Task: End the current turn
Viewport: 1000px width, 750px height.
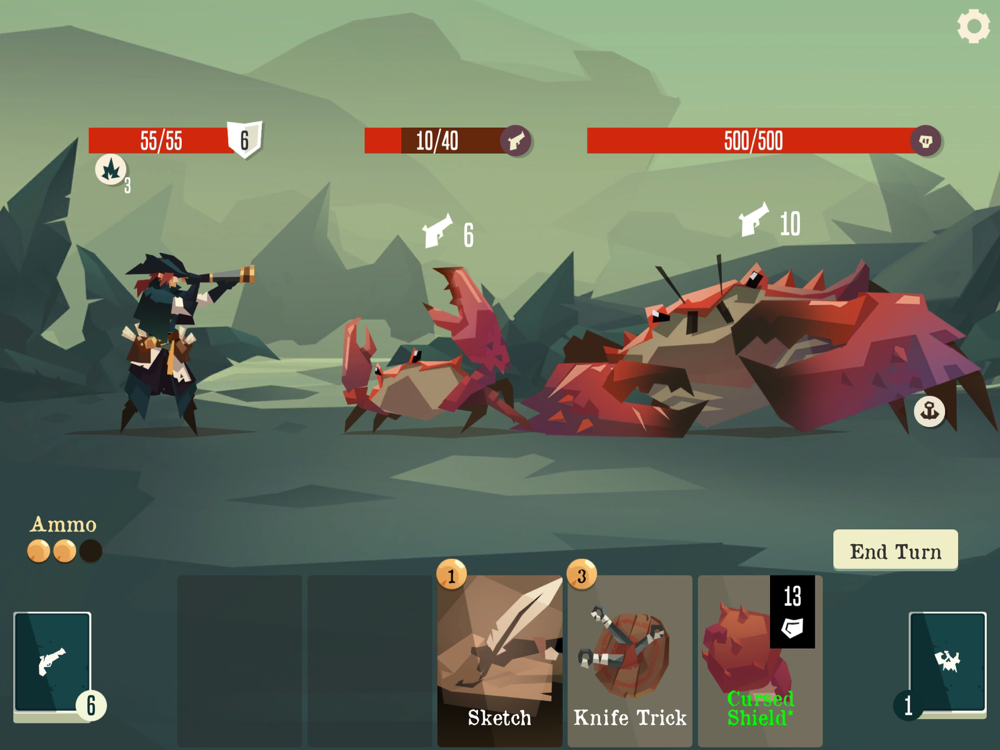Action: point(895,551)
